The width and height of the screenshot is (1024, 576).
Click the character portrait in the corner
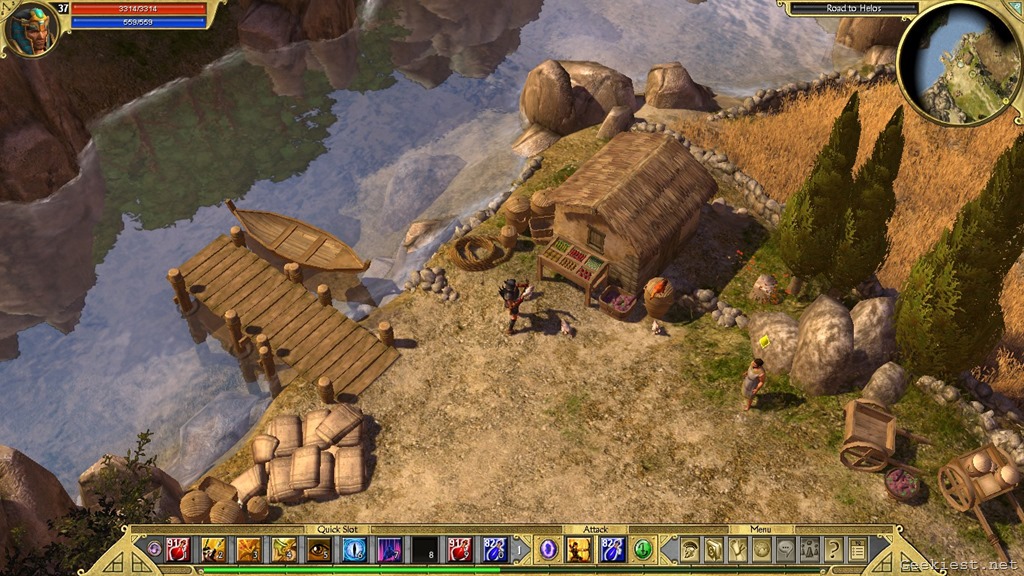point(31,29)
